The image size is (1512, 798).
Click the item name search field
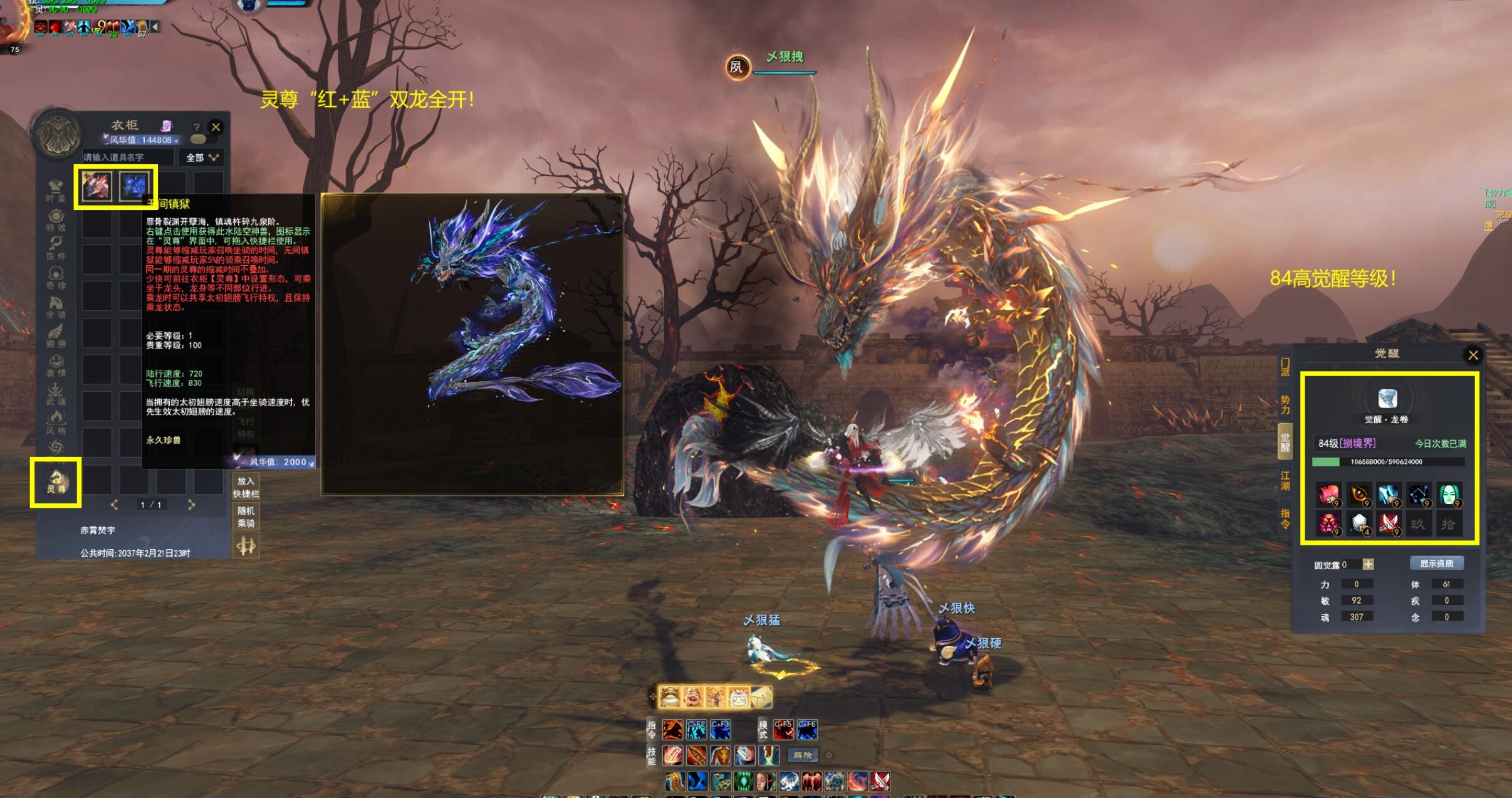pos(127,157)
